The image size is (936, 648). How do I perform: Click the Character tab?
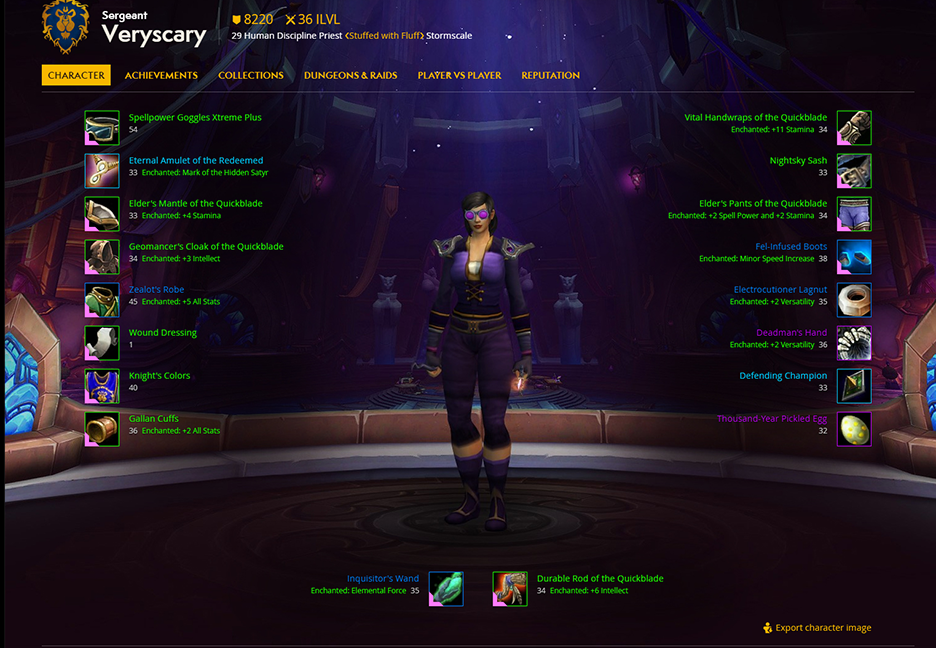tap(76, 75)
